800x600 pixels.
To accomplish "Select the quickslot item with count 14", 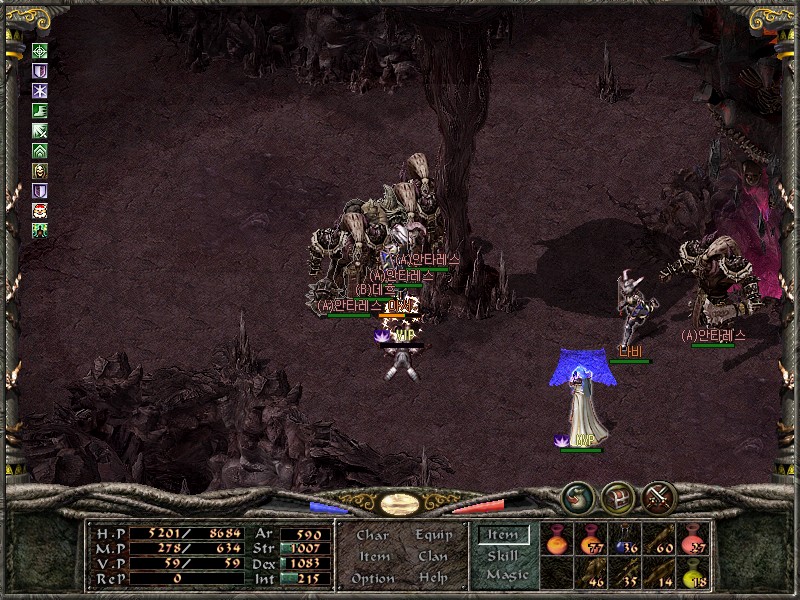I will click(660, 574).
